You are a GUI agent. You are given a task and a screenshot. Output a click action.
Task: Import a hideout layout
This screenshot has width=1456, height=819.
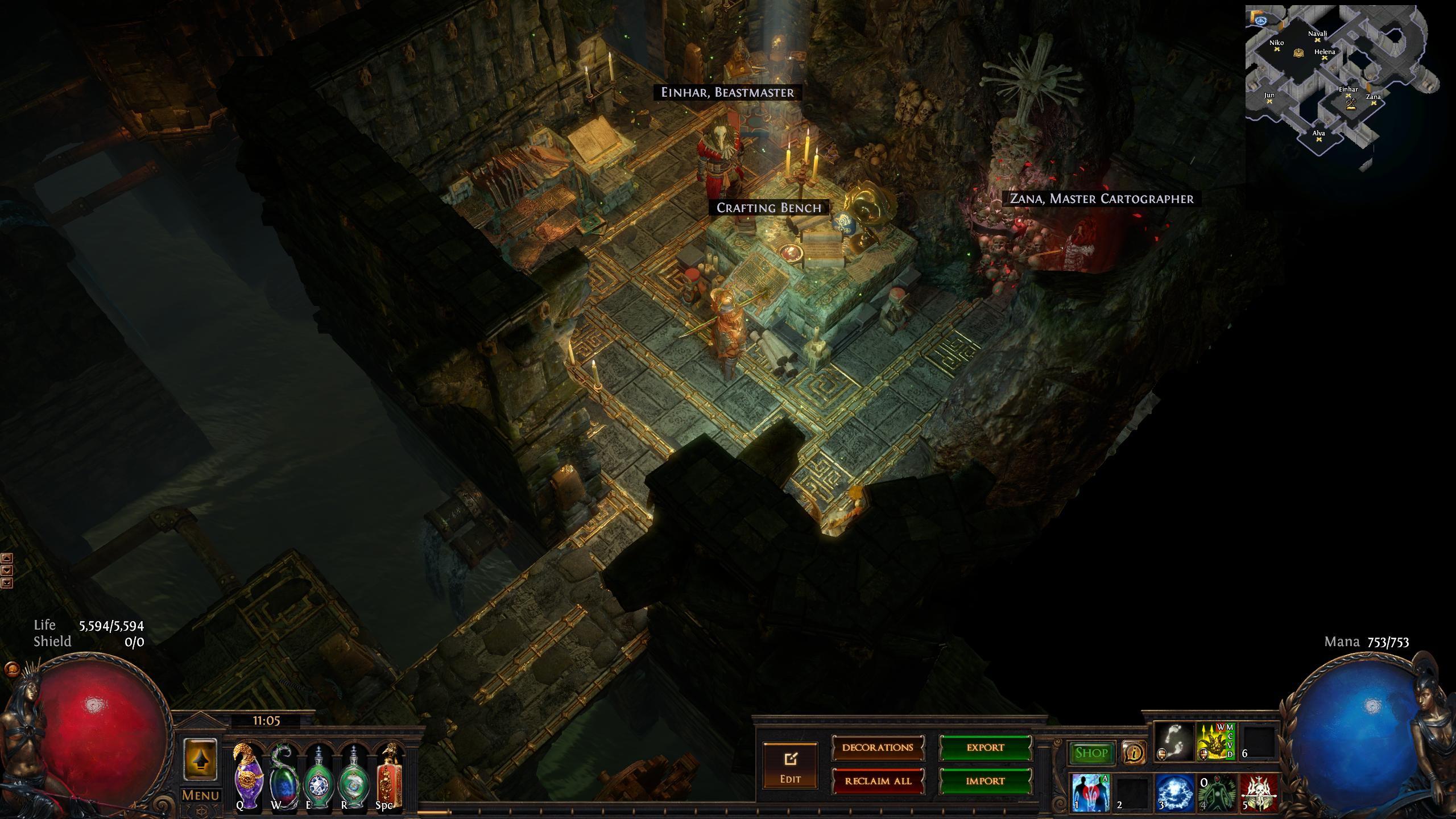(x=985, y=781)
